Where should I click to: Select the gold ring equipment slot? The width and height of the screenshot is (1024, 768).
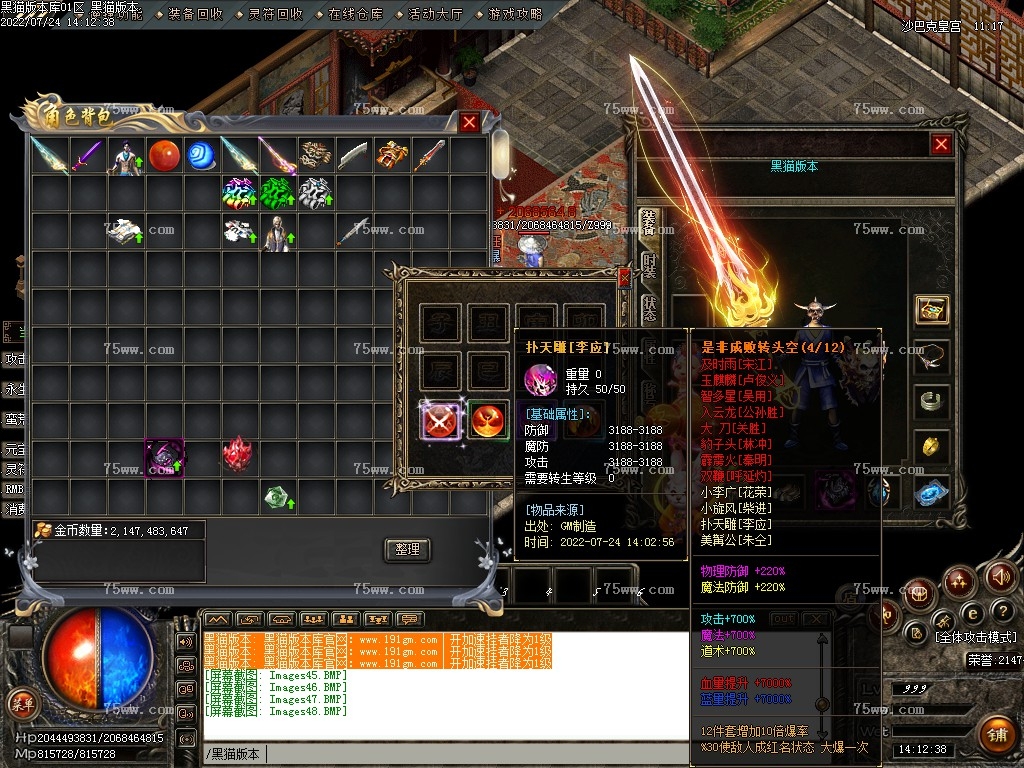click(932, 447)
